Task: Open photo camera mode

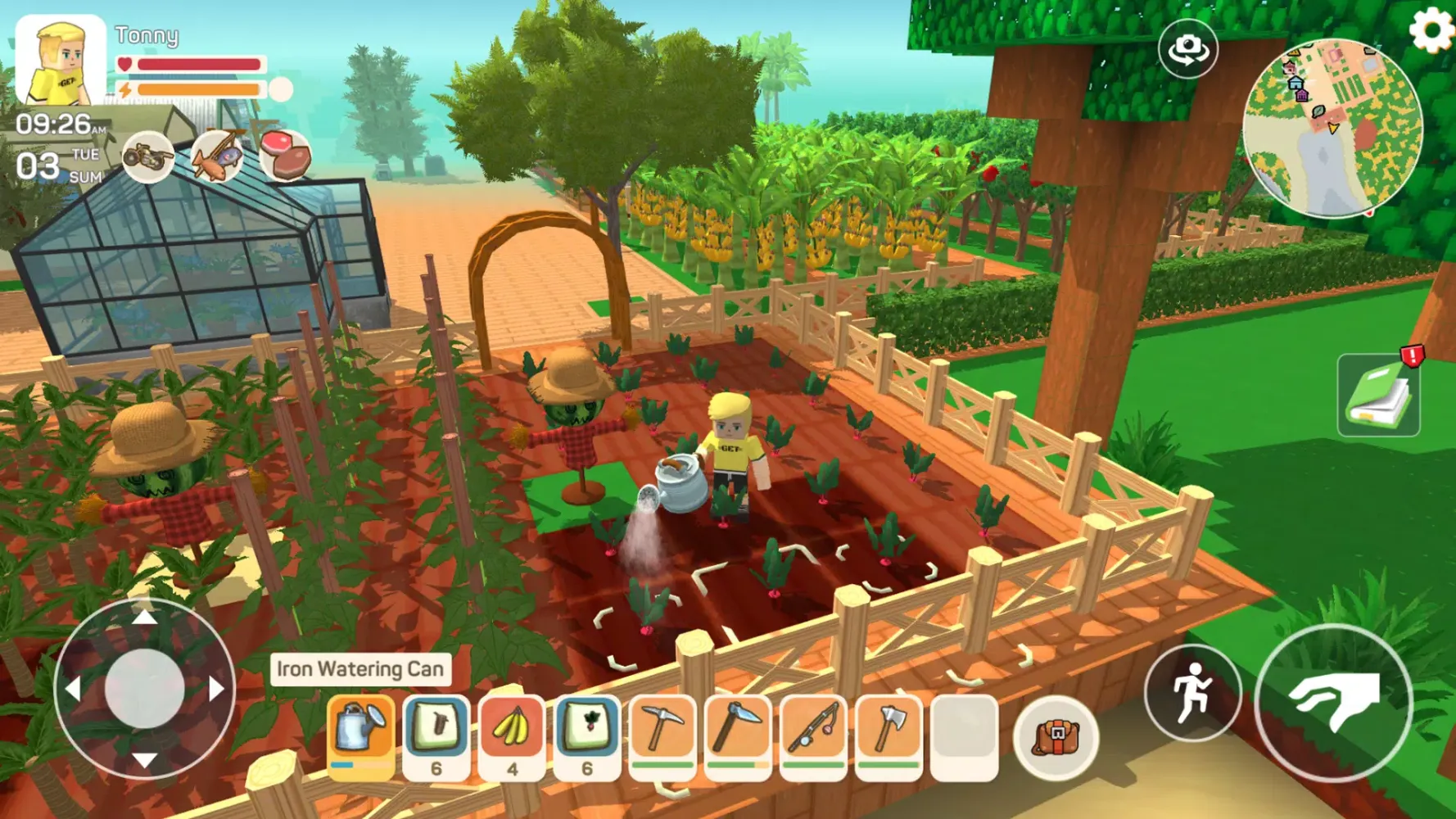Action: 1187,49
